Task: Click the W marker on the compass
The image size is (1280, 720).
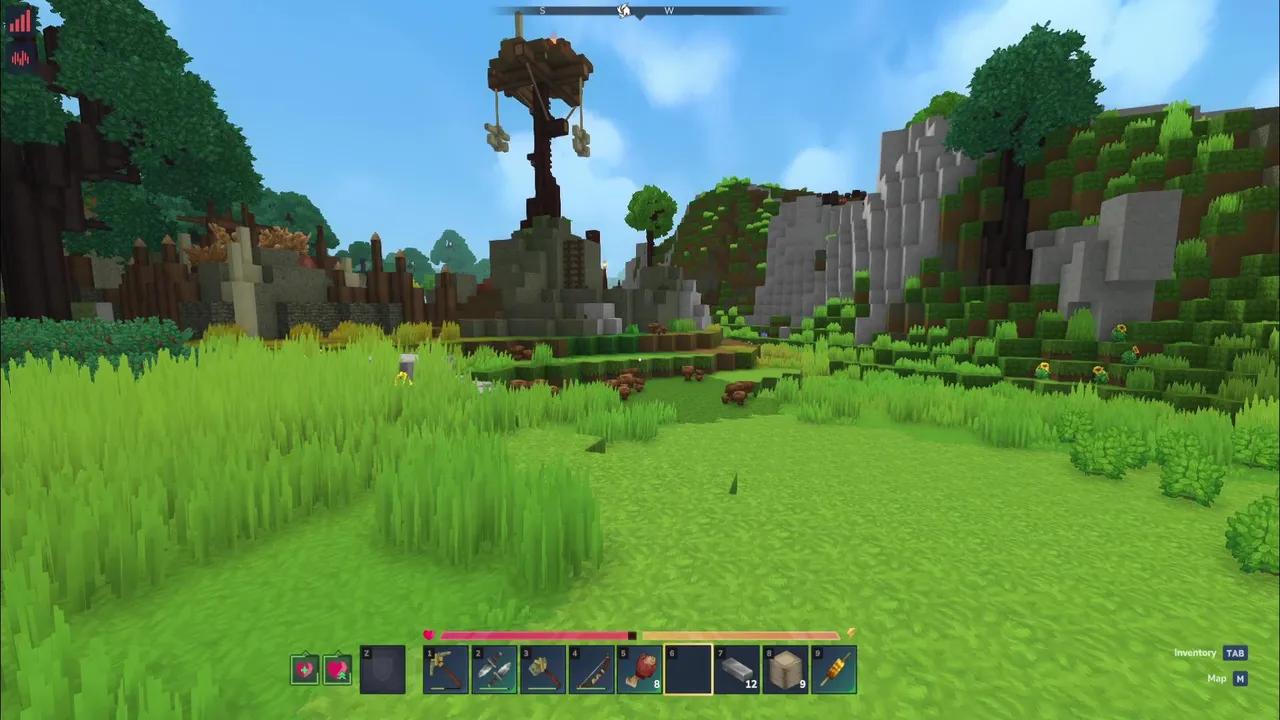Action: (669, 10)
